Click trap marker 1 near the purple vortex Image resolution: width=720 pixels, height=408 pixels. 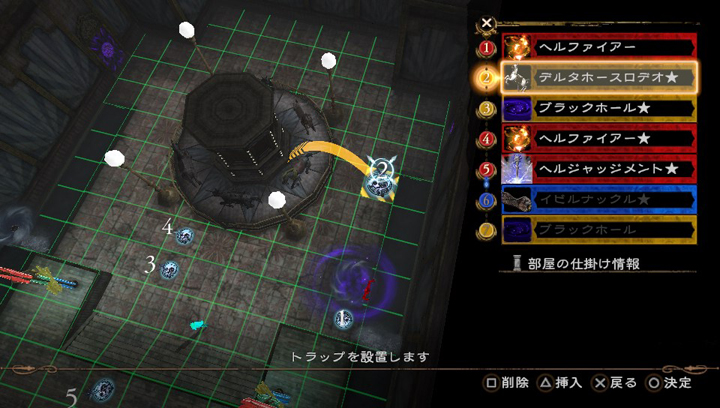coord(343,318)
